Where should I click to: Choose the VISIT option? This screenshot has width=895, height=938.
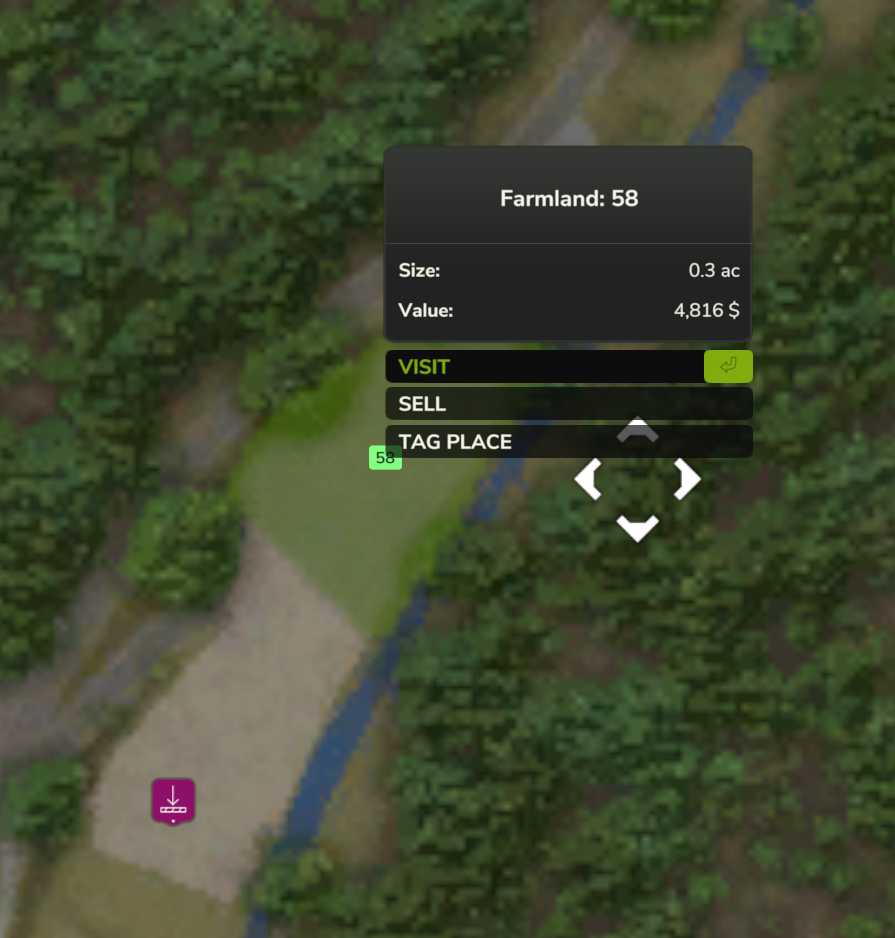pyautogui.click(x=545, y=367)
